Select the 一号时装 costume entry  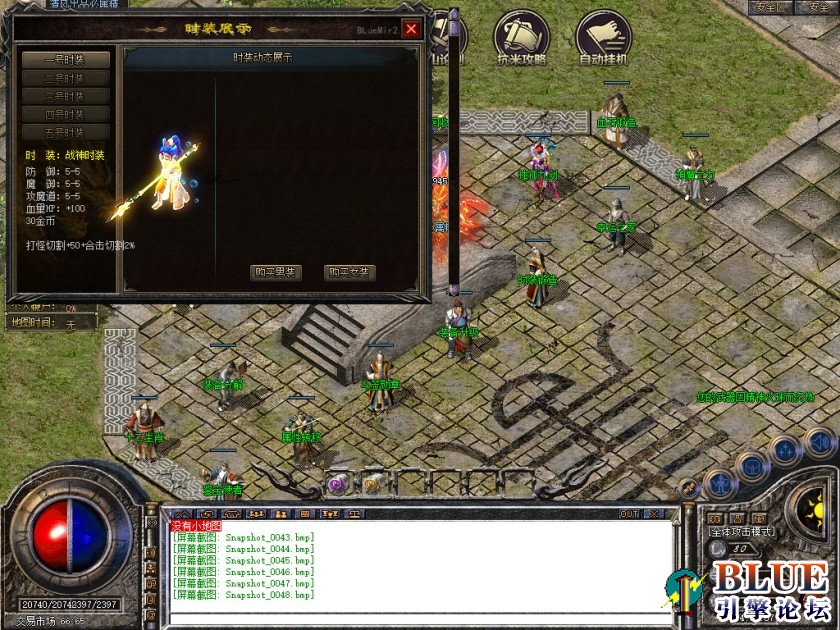66,60
